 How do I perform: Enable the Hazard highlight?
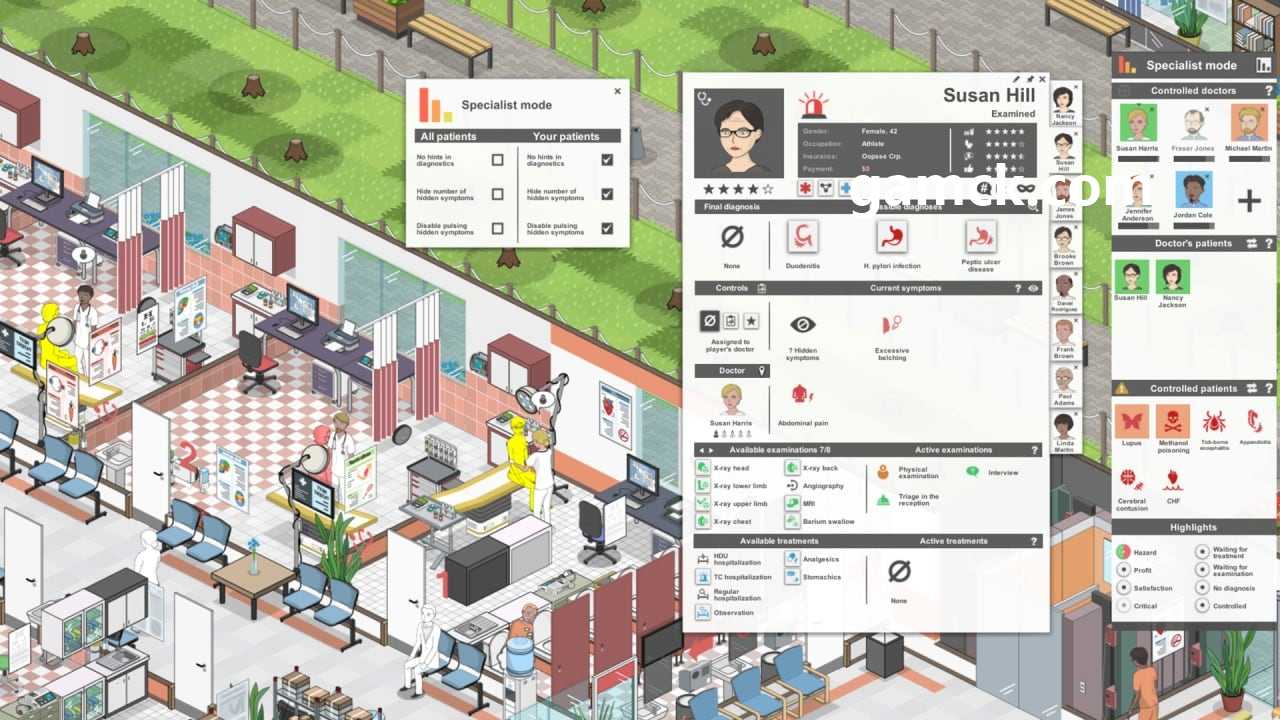coord(1123,552)
